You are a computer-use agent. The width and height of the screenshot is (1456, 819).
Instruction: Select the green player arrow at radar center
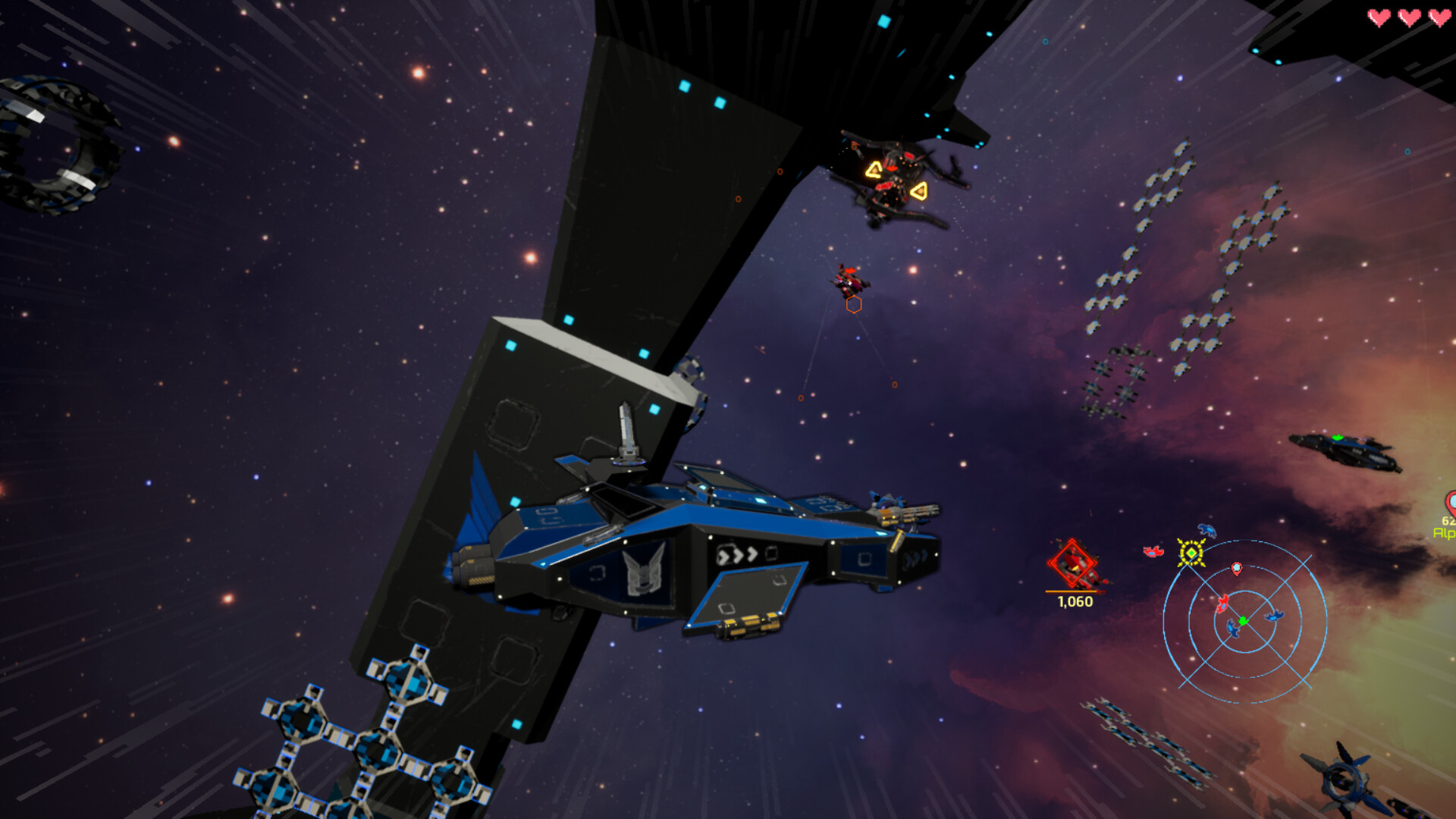1243,622
